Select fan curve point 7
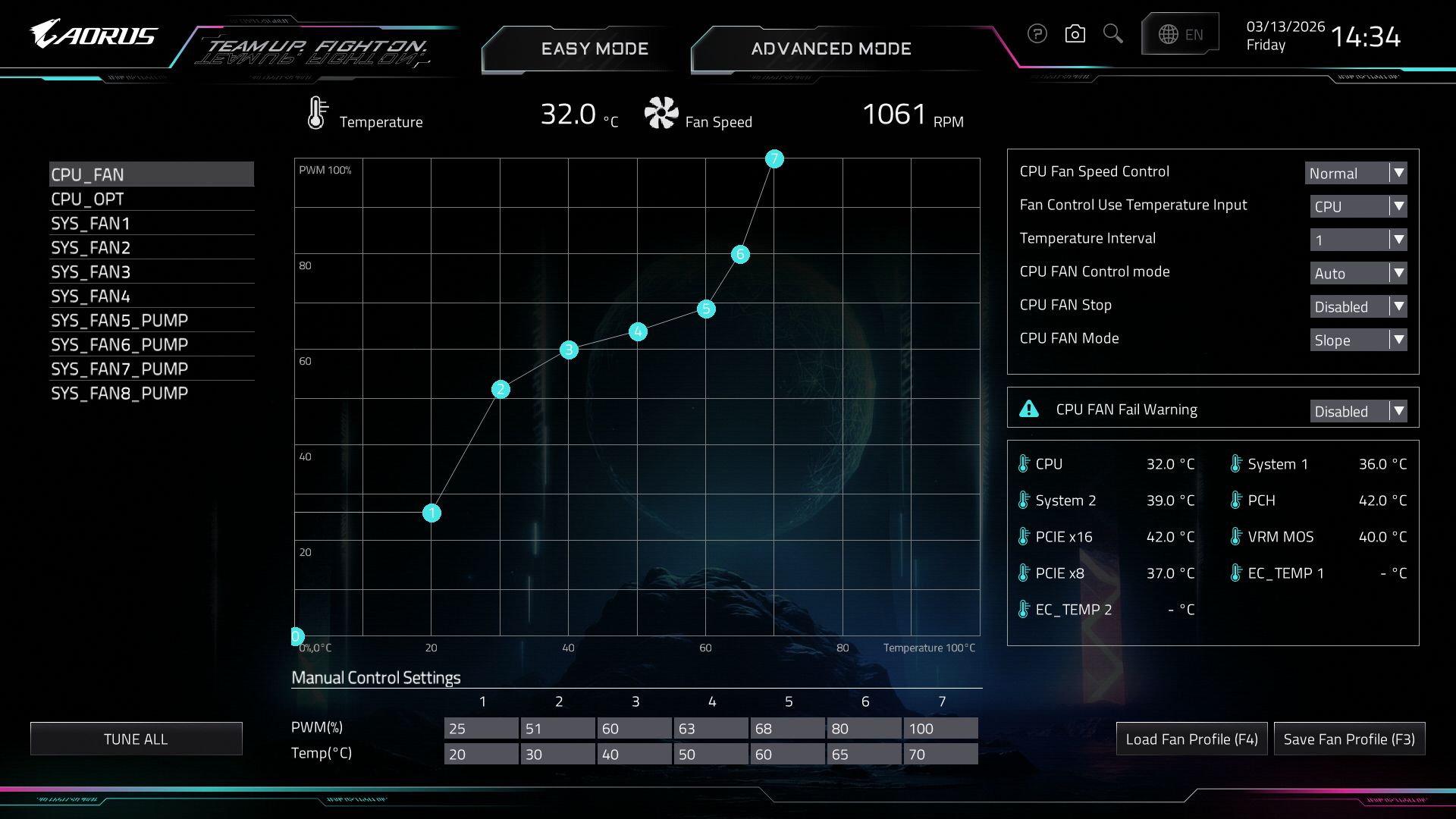The image size is (1456, 819). point(773,158)
